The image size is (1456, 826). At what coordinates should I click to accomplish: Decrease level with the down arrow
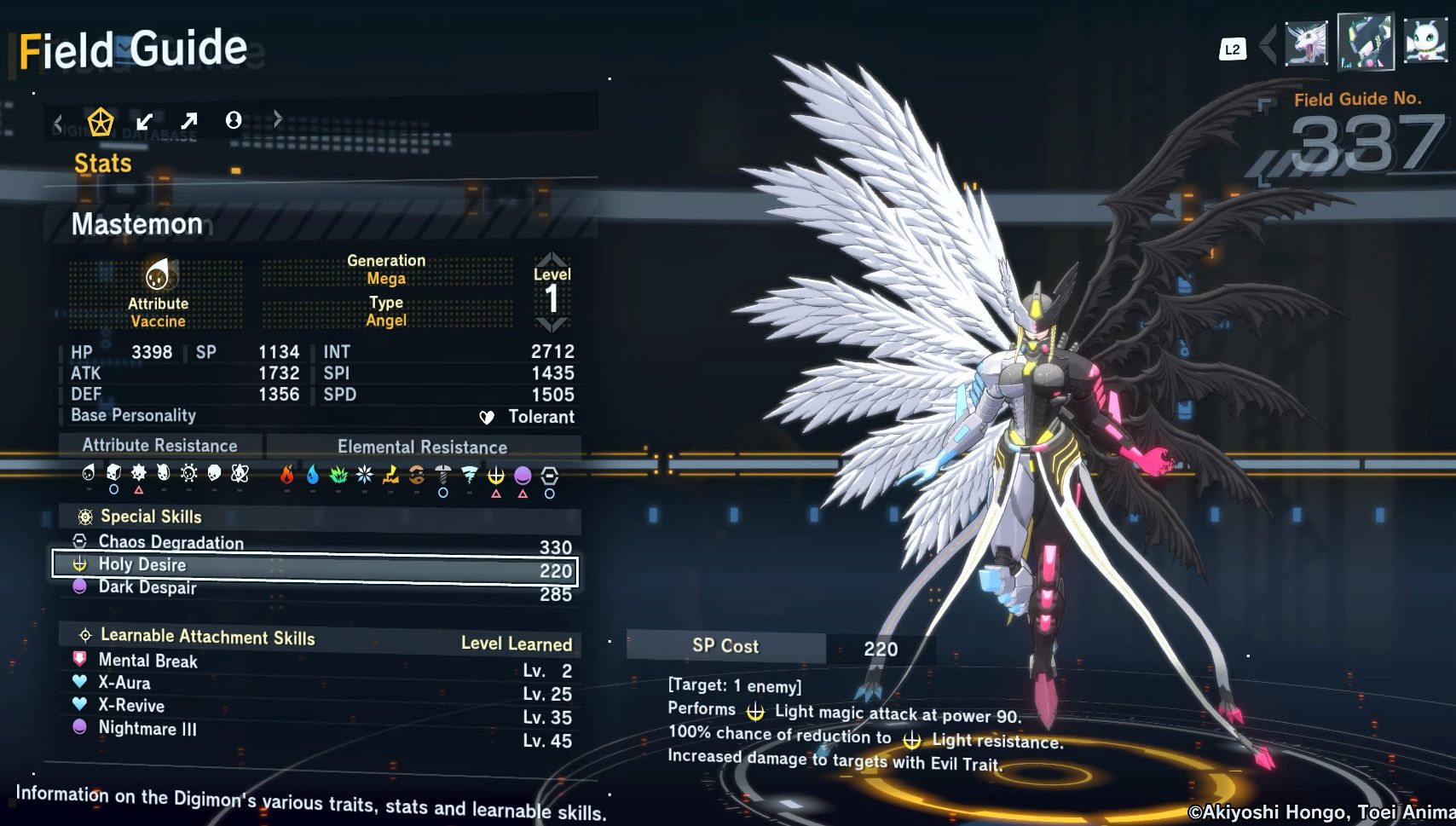552,325
